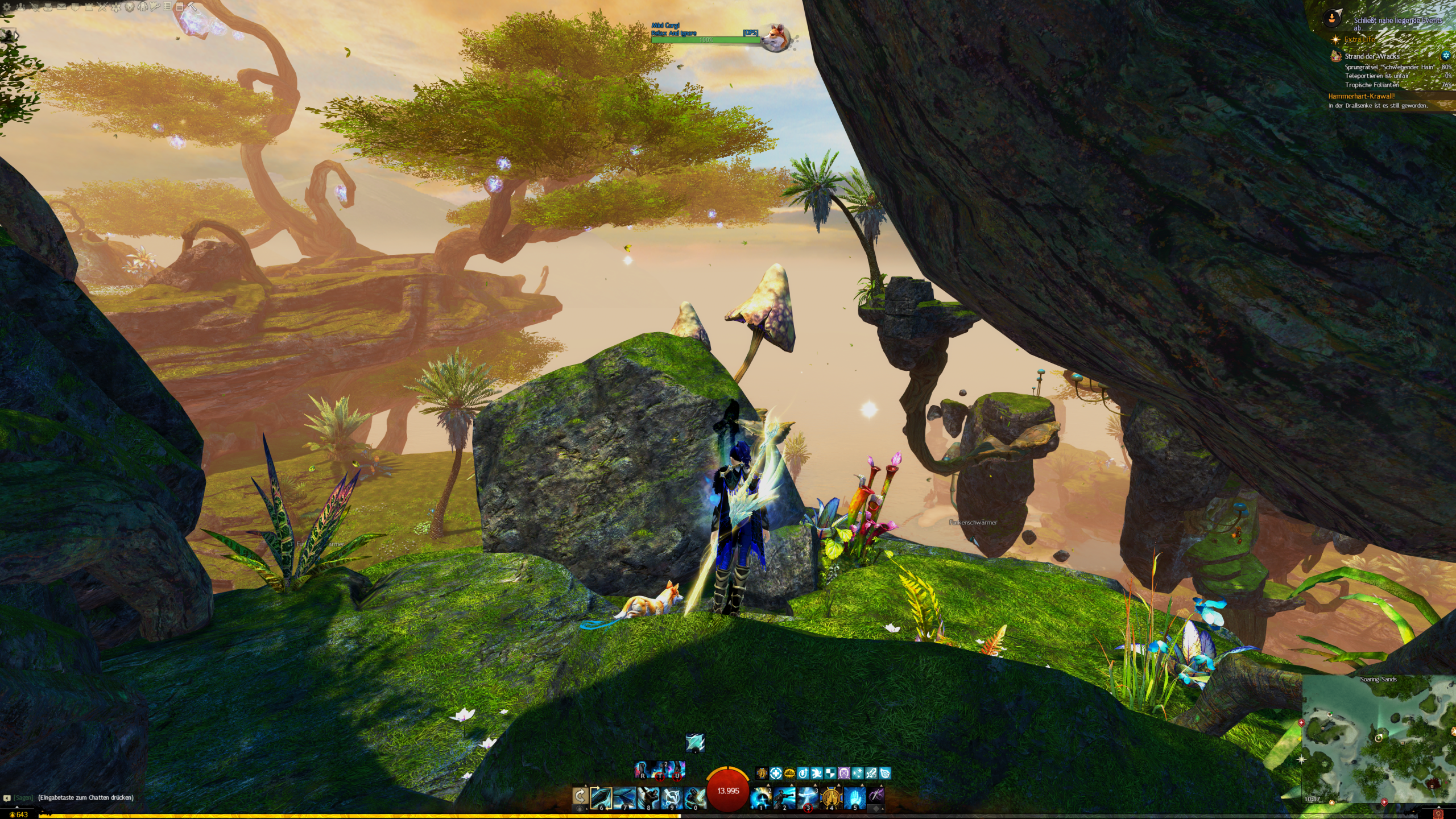Image resolution: width=1456 pixels, height=819 pixels.
Task: Open the gear-shaped game menu
Action: click(x=7, y=7)
